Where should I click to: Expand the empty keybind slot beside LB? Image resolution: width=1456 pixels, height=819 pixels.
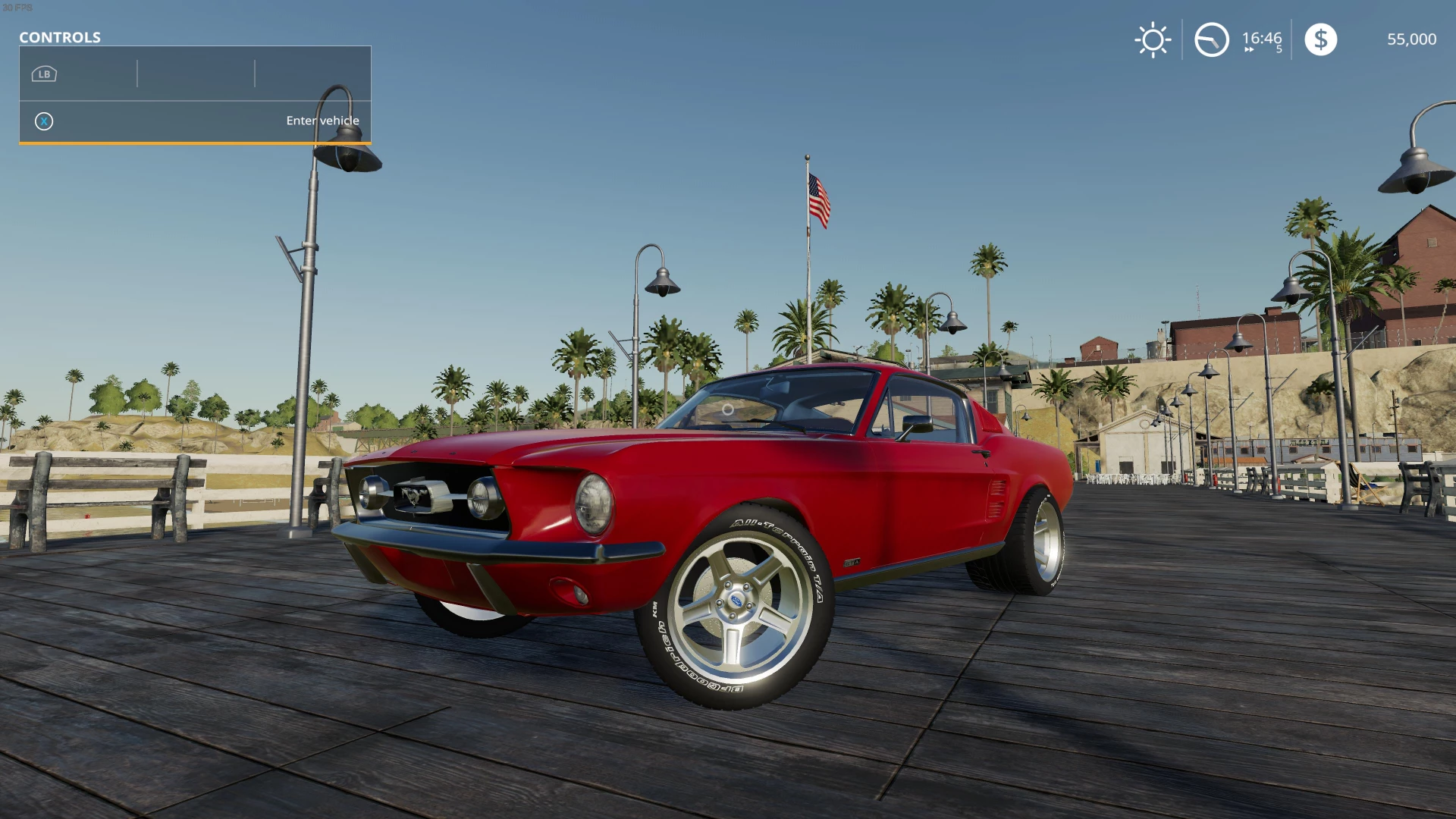pyautogui.click(x=195, y=74)
